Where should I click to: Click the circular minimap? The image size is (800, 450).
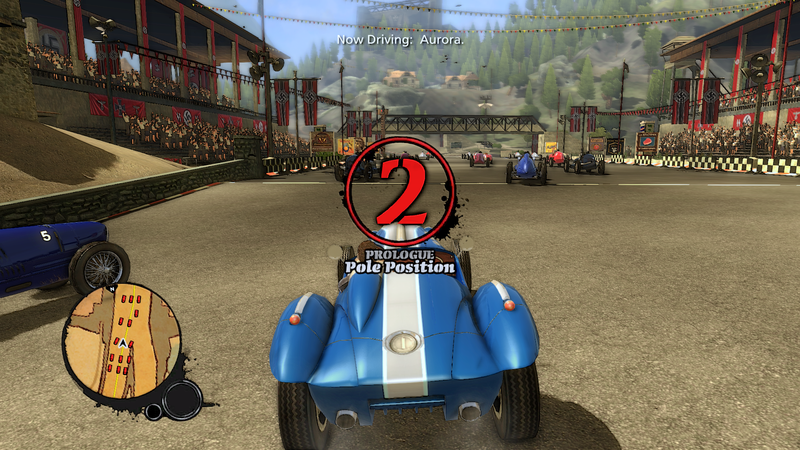pyautogui.click(x=122, y=342)
